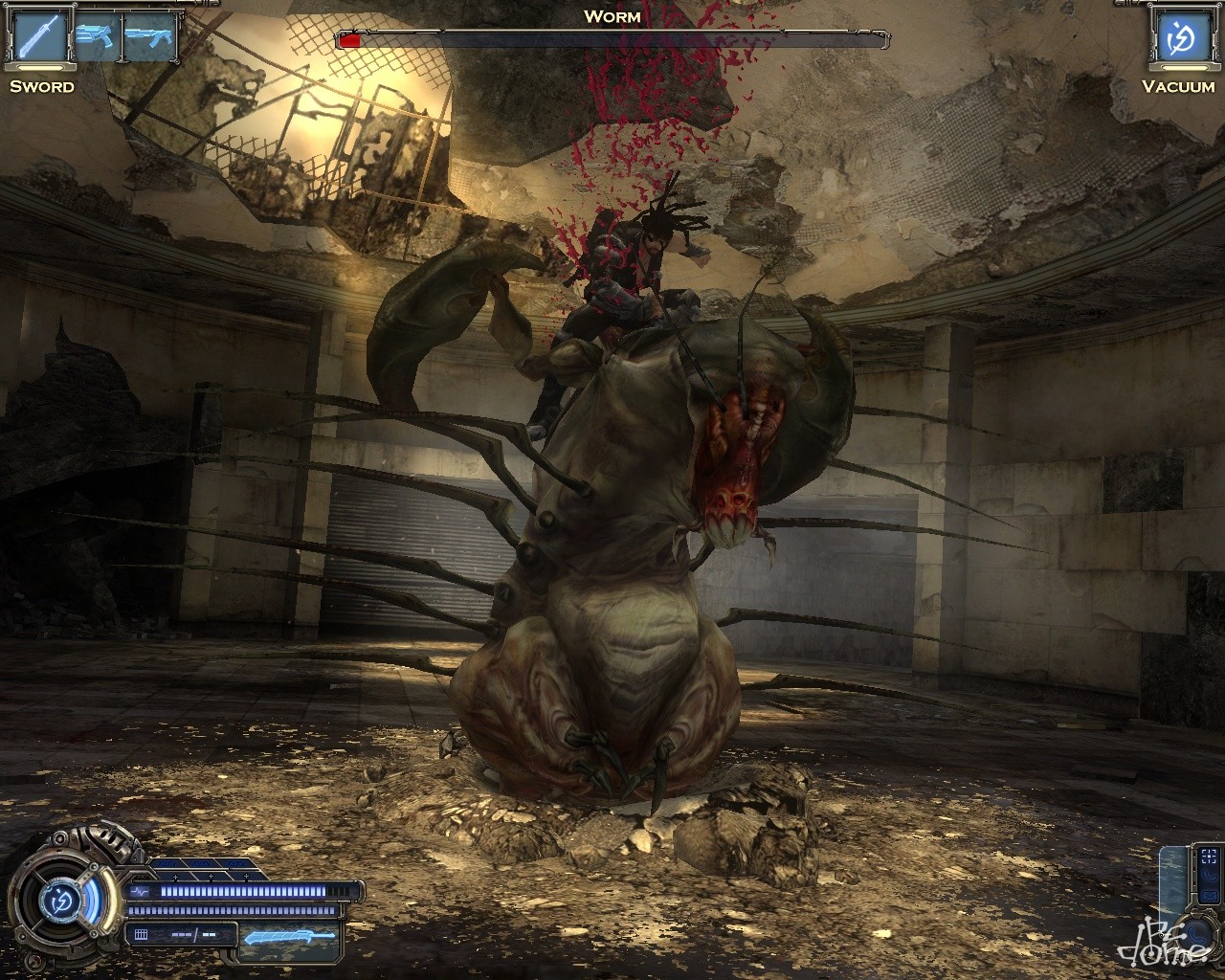Choose the rifle weapon slot

pyautogui.click(x=151, y=38)
